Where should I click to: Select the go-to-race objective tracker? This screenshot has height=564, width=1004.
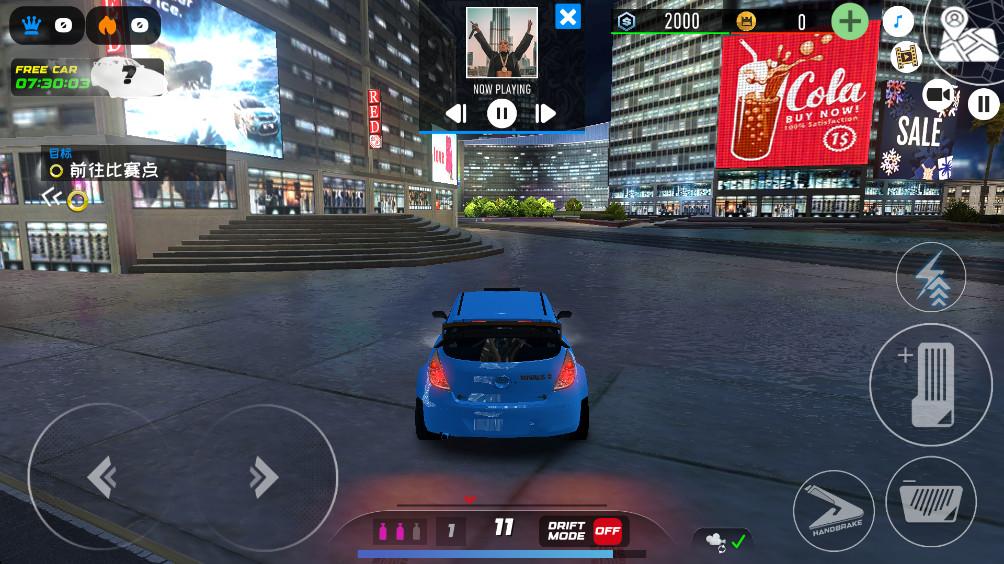pos(112,170)
